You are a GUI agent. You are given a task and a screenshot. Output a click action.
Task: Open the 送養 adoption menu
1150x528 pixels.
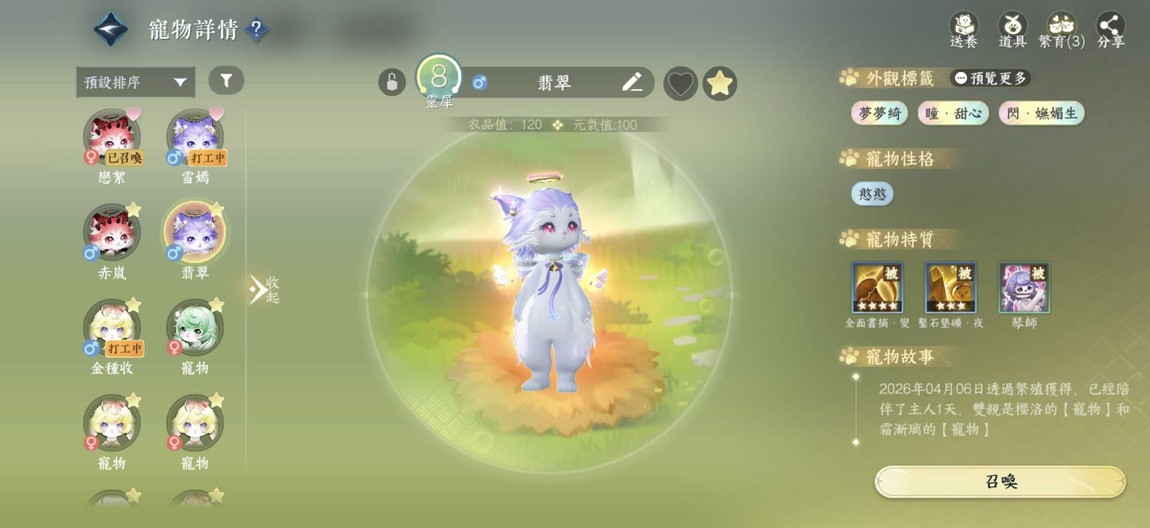click(964, 29)
